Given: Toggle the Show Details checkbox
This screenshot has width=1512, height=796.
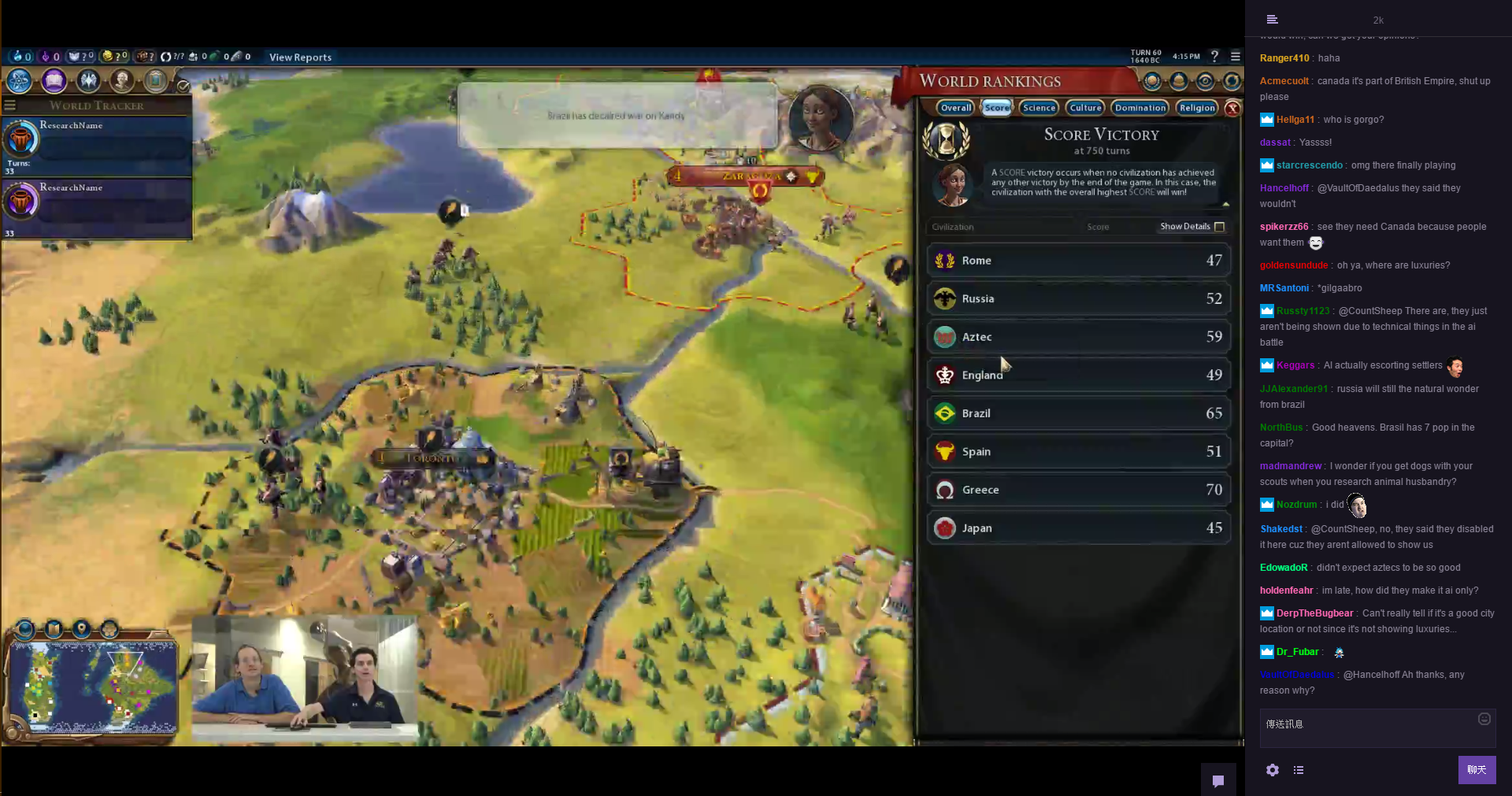Looking at the screenshot, I should point(1219,227).
